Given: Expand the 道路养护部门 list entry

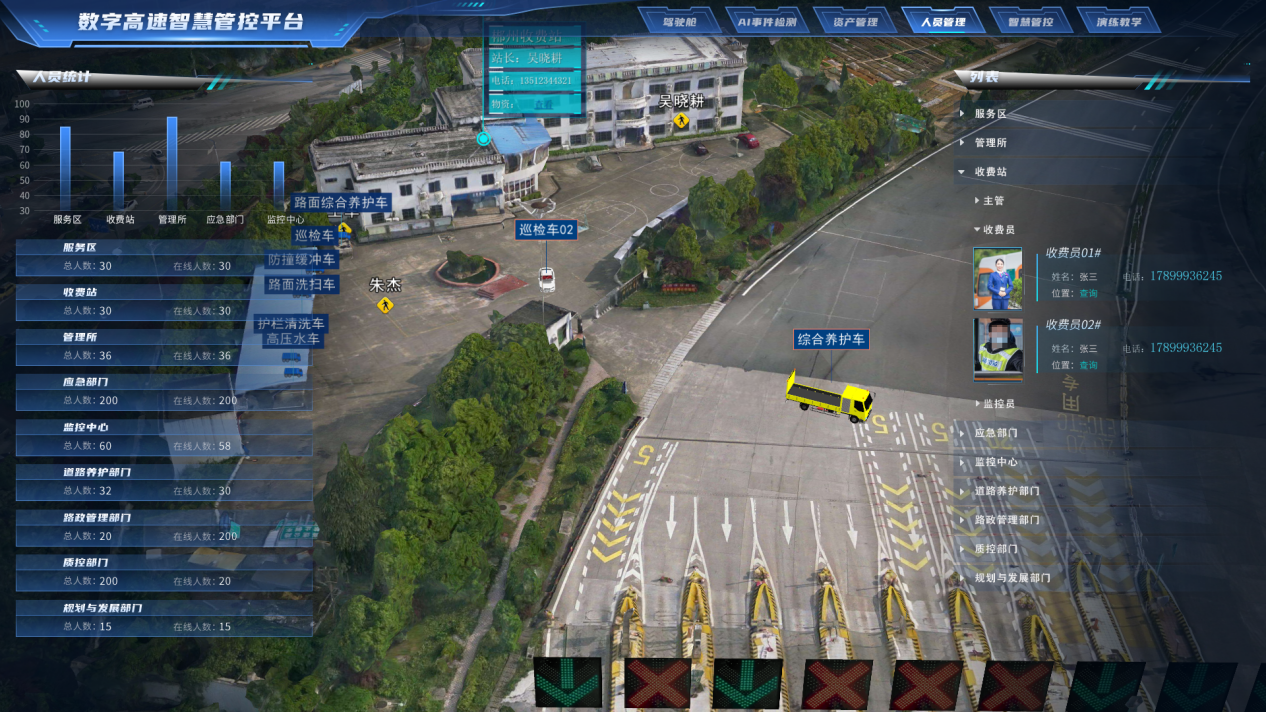Looking at the screenshot, I should (x=1006, y=491).
